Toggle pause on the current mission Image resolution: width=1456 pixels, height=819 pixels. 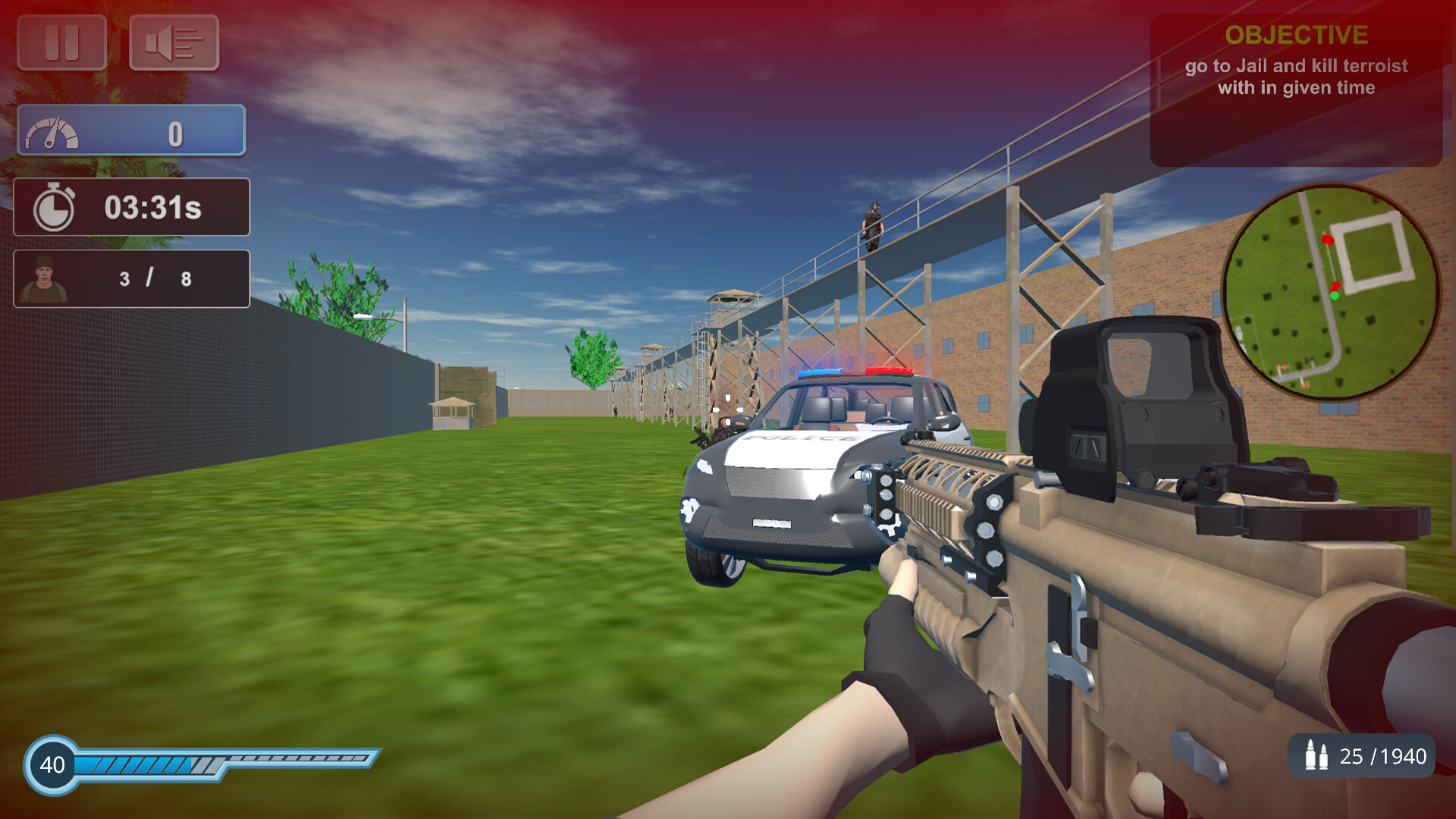pyautogui.click(x=61, y=43)
